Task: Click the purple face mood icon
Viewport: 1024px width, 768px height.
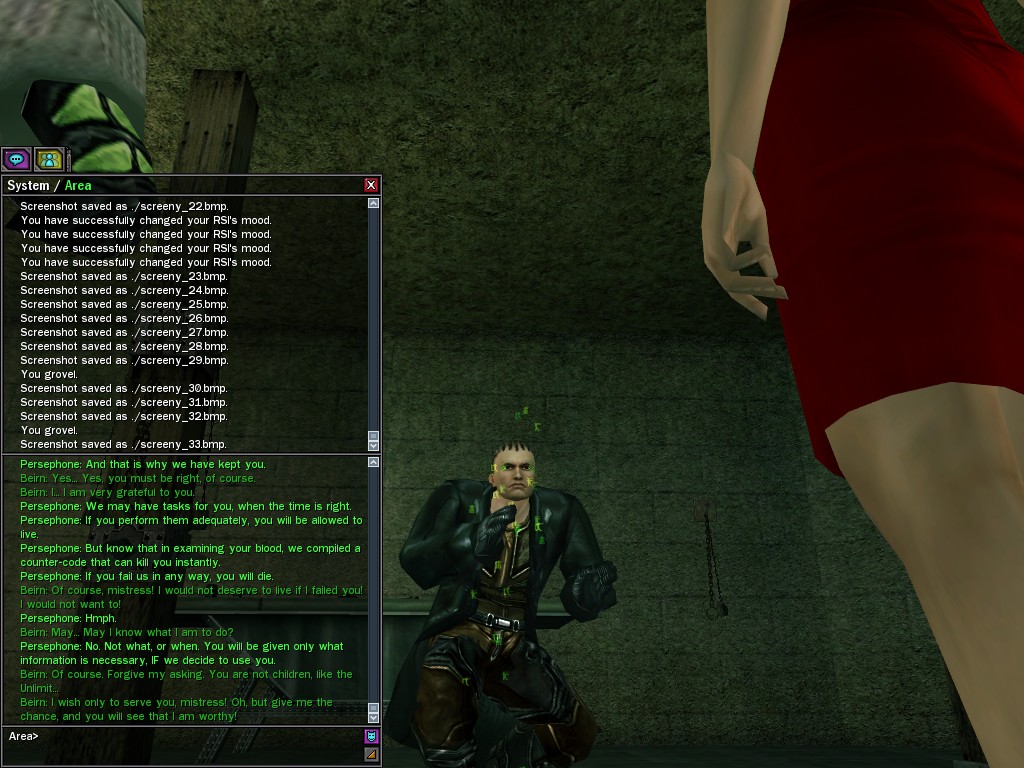Action: point(371,737)
